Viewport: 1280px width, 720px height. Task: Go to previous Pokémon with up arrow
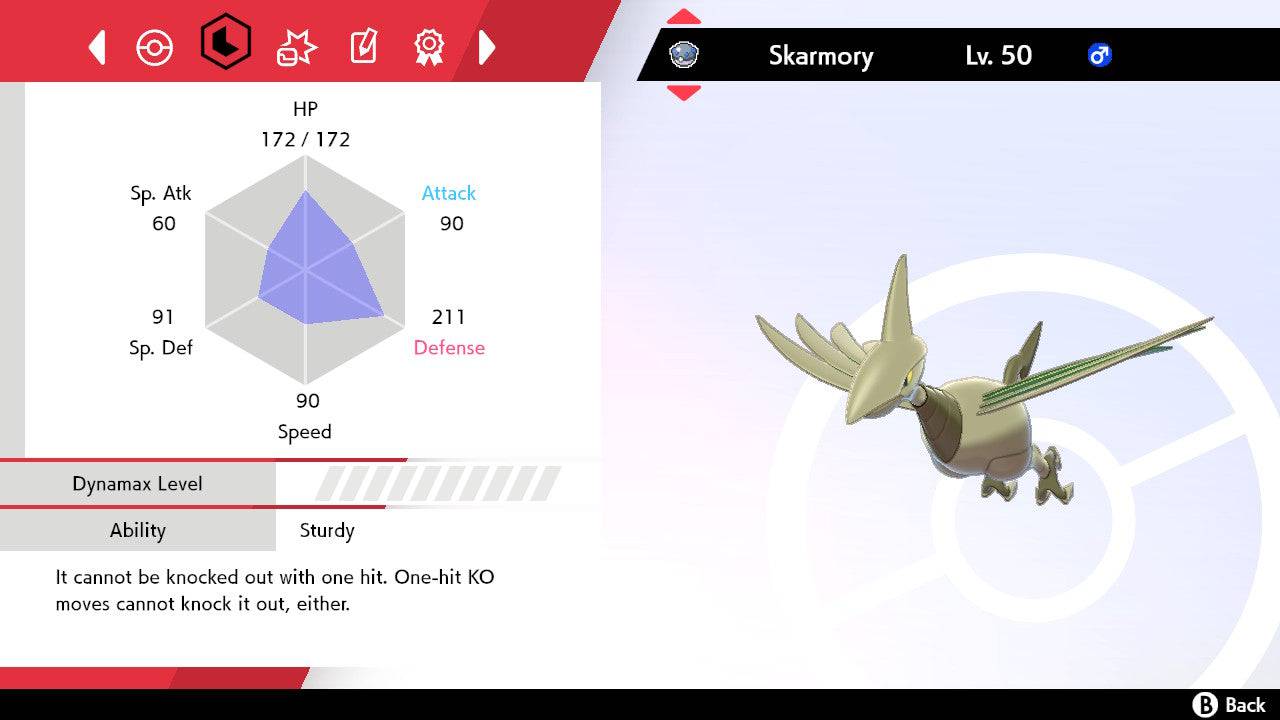click(x=684, y=17)
